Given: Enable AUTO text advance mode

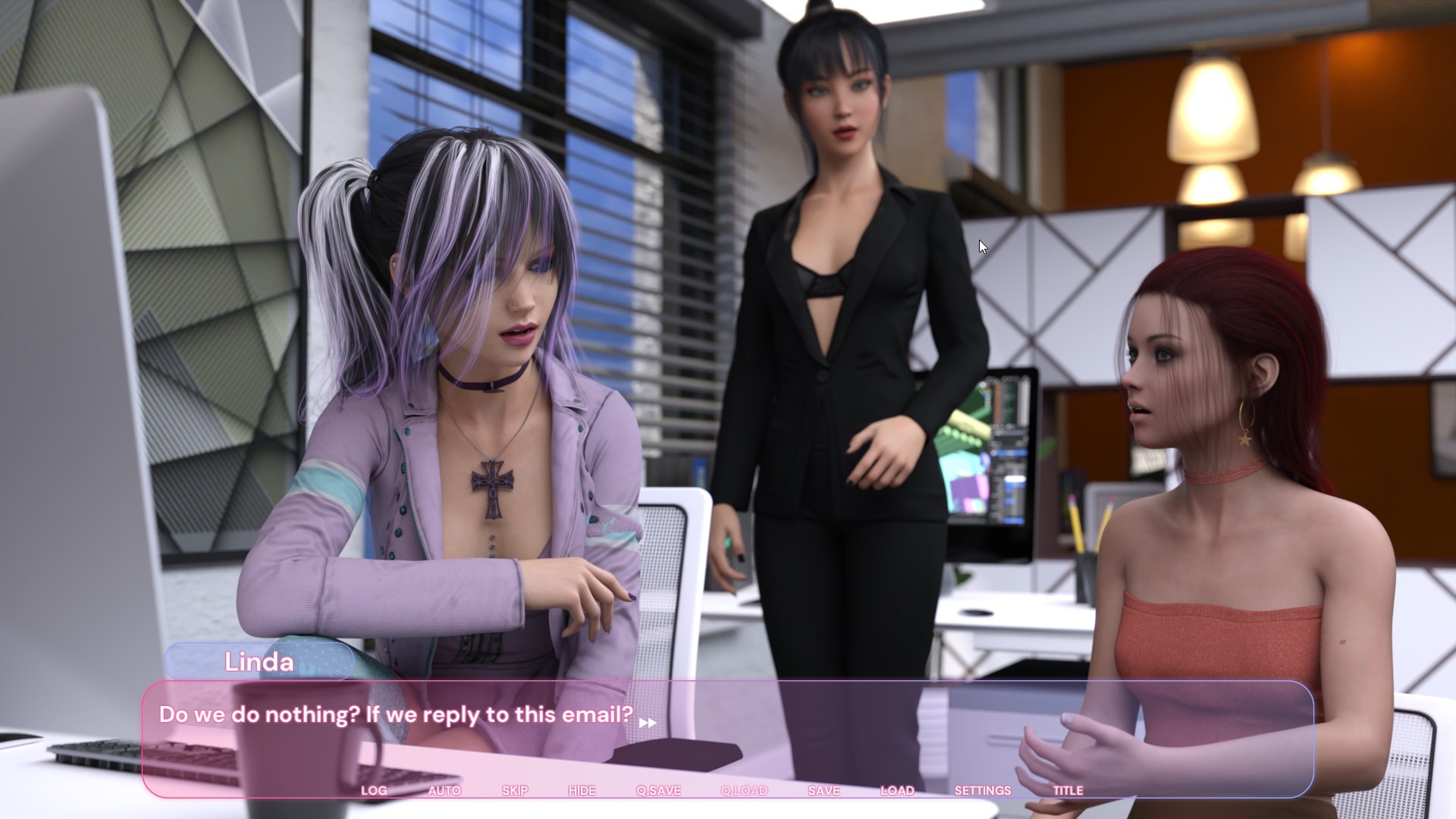Looking at the screenshot, I should click(x=444, y=790).
